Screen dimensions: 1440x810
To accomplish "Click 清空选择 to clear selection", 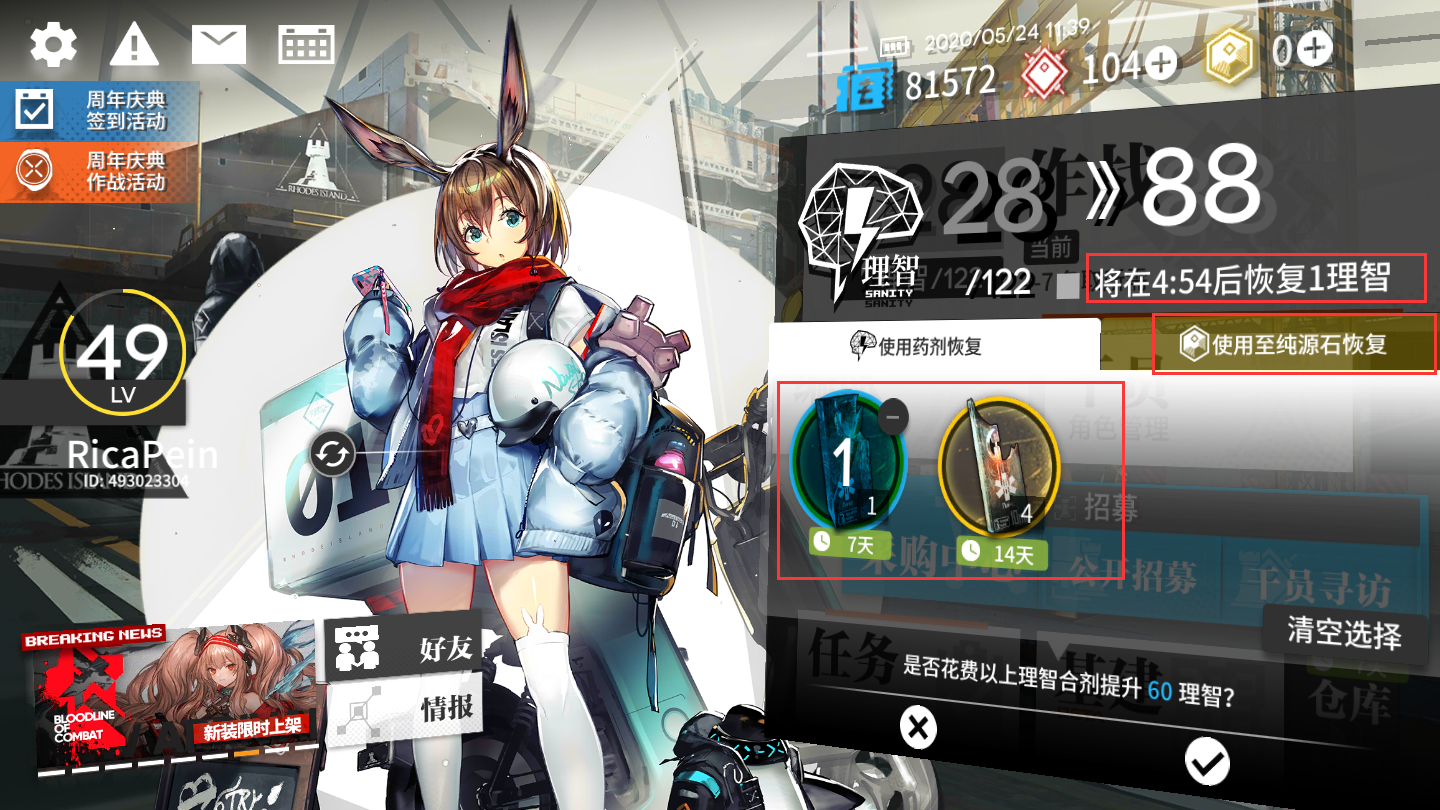I will (x=1343, y=632).
